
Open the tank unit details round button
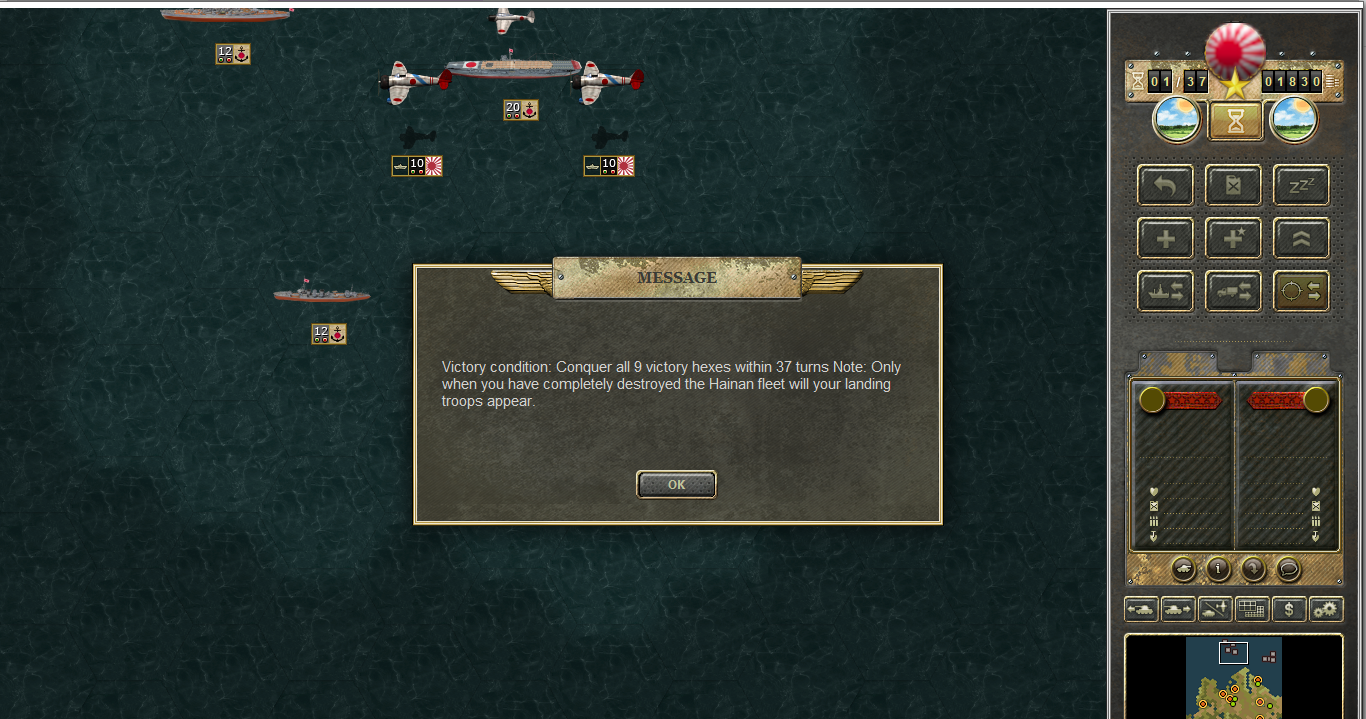1182,569
